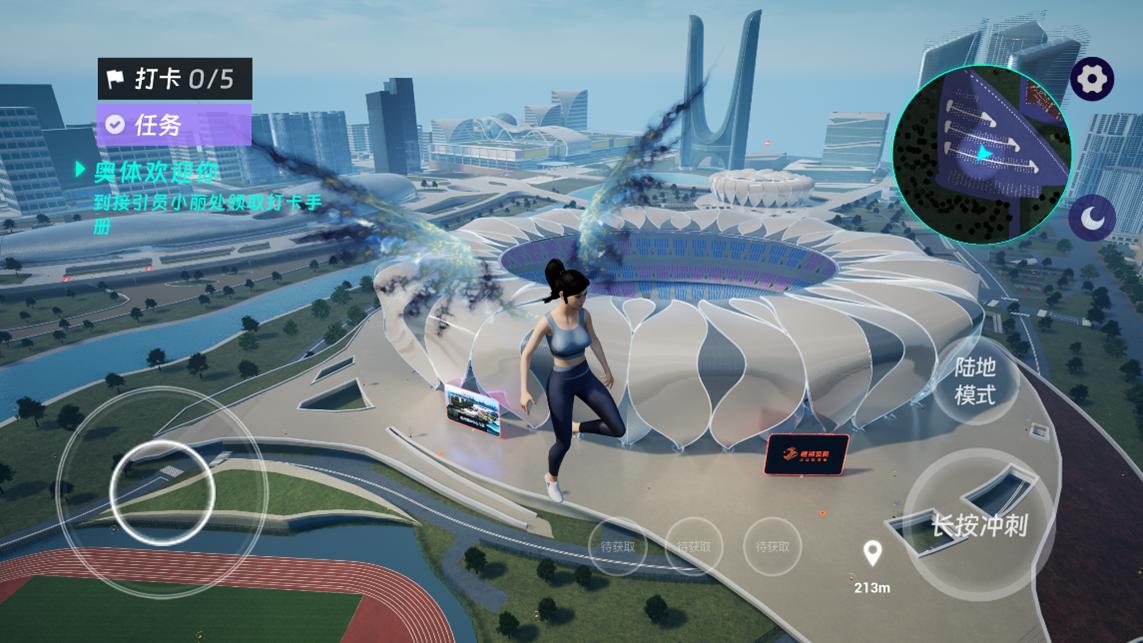1143x643 pixels.
Task: Select the 奥体欢迎您 quest objective
Action: click(x=156, y=171)
